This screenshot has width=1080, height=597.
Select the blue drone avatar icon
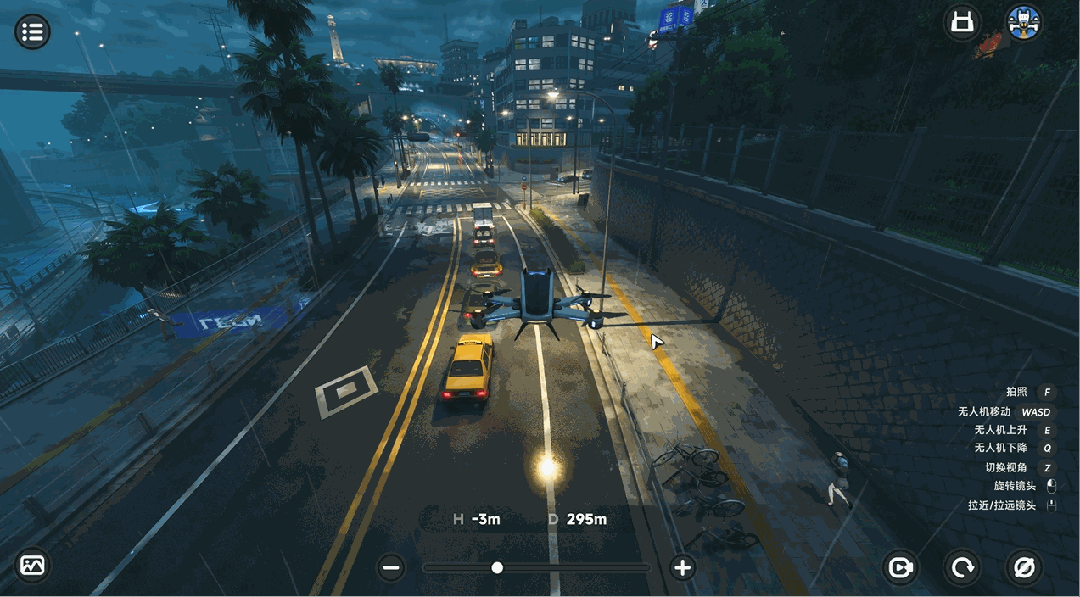click(x=1022, y=23)
